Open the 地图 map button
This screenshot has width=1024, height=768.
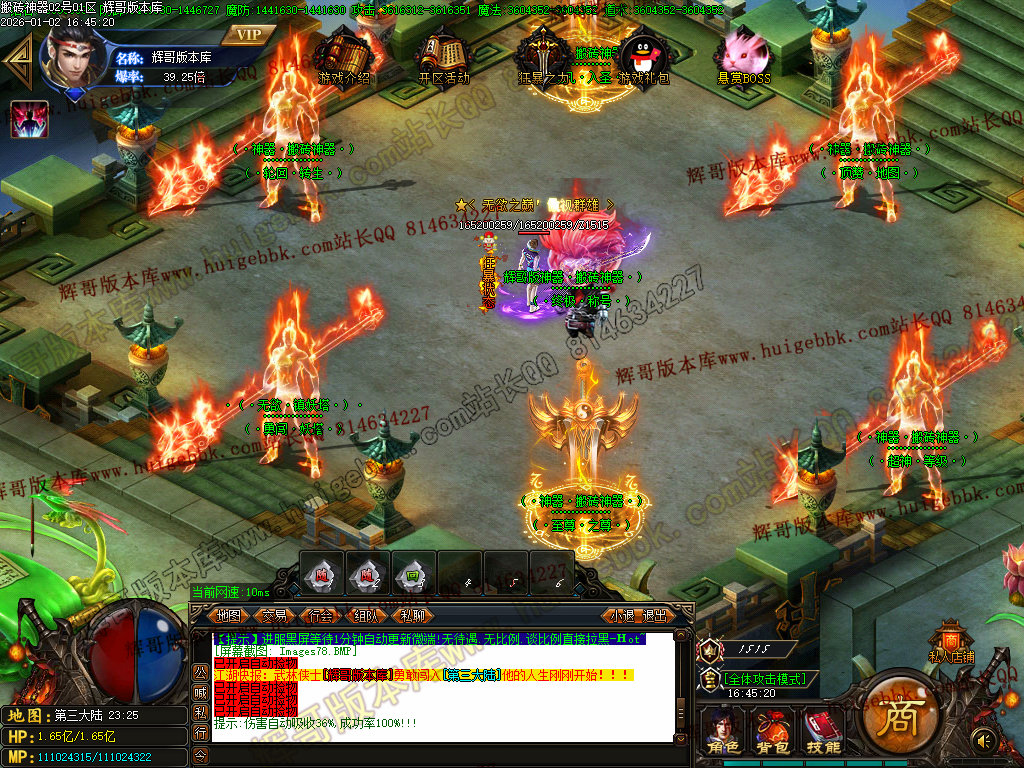click(229, 616)
